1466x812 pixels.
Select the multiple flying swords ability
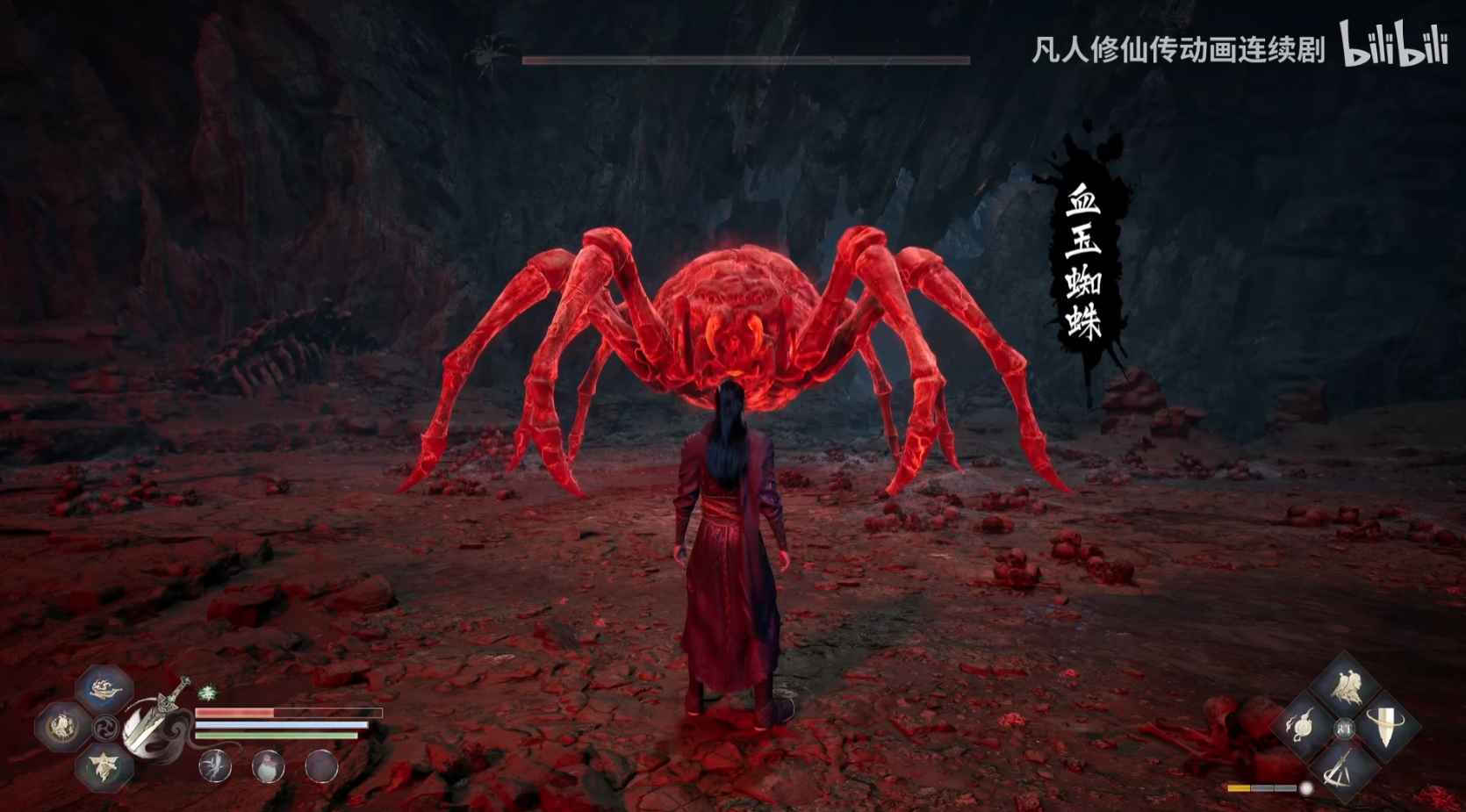(x=1341, y=768)
